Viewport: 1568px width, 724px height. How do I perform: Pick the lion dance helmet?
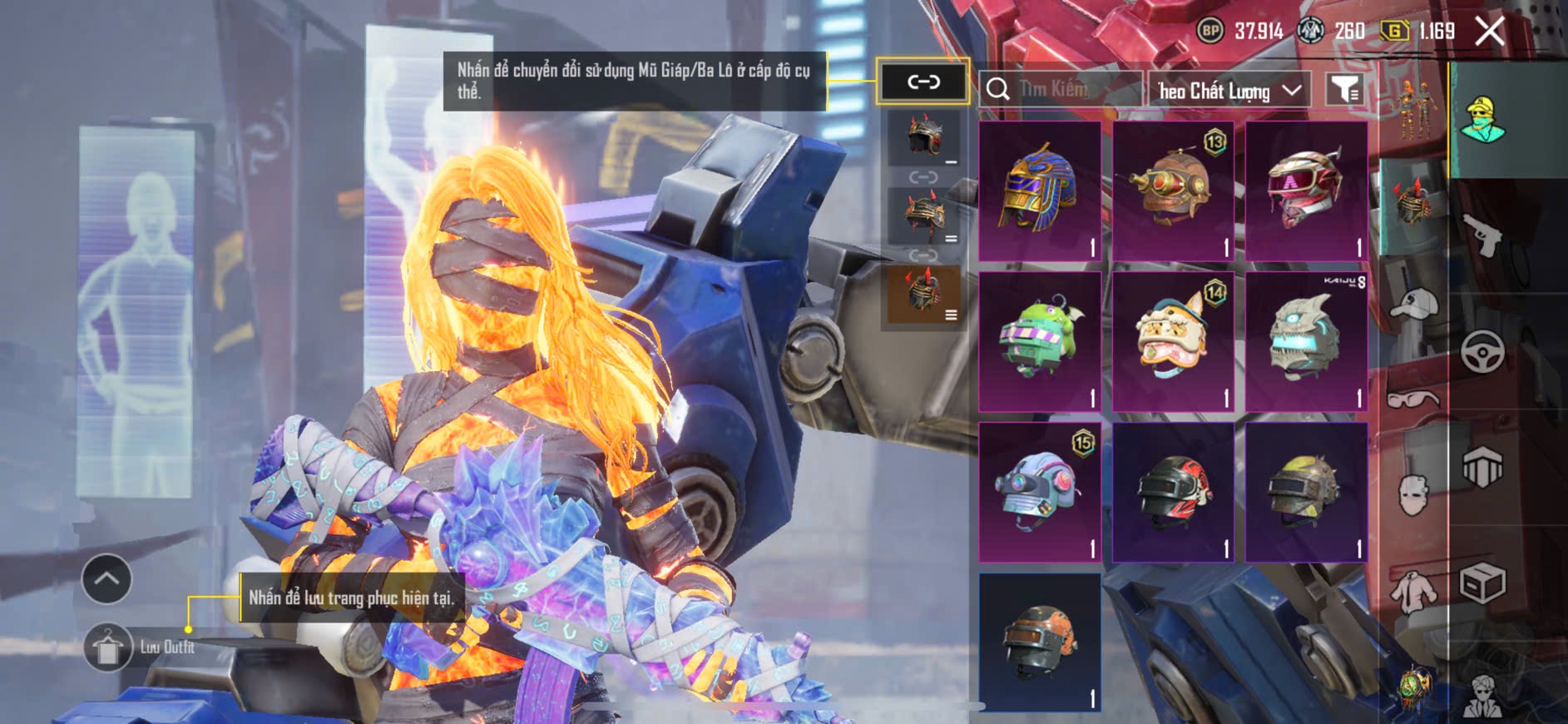pos(1173,341)
